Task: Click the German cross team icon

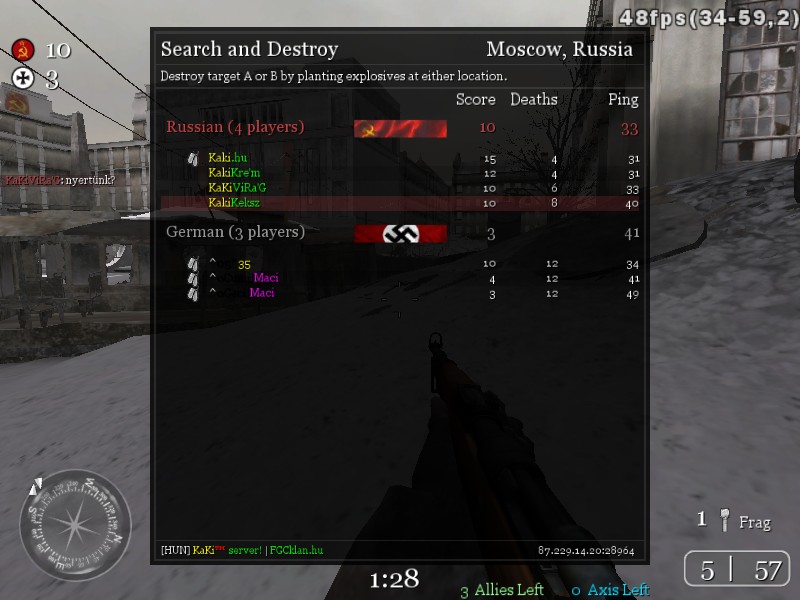Action: coord(23,79)
